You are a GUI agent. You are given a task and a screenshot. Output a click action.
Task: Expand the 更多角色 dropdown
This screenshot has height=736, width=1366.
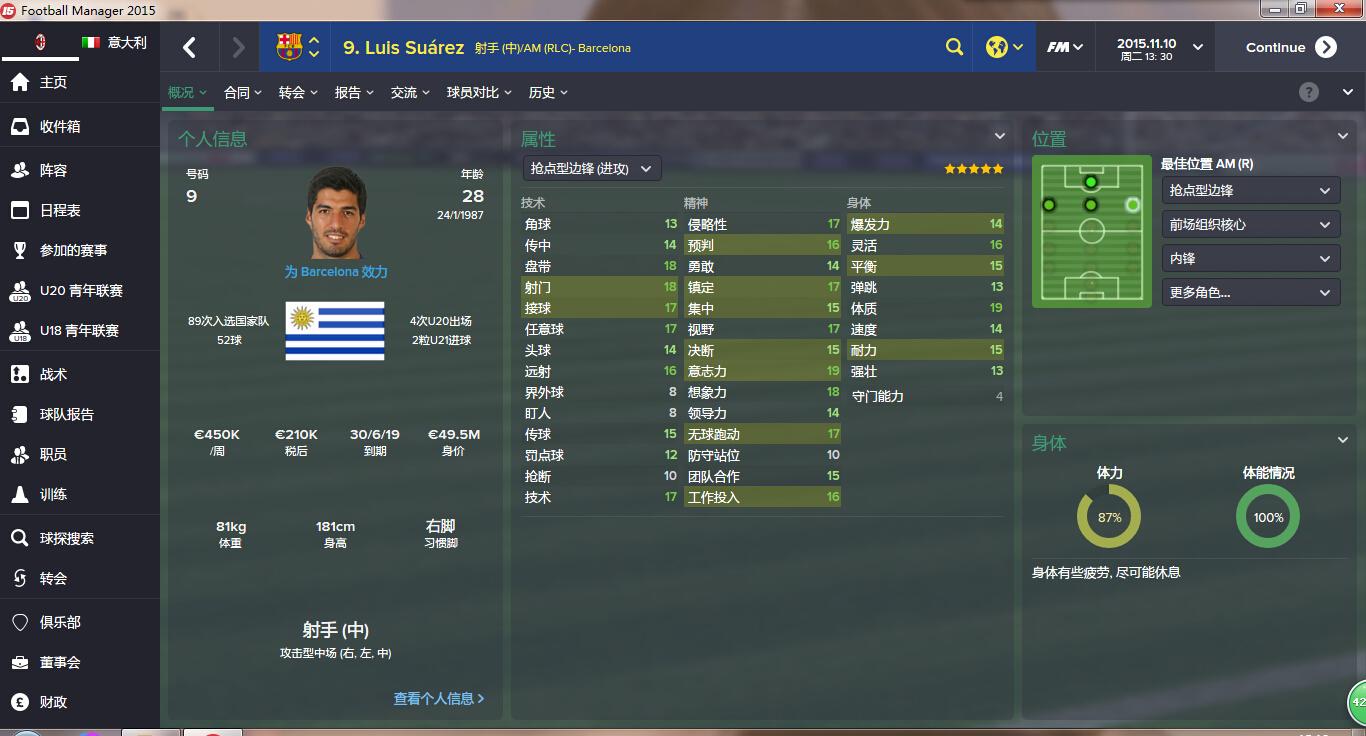coord(1249,293)
